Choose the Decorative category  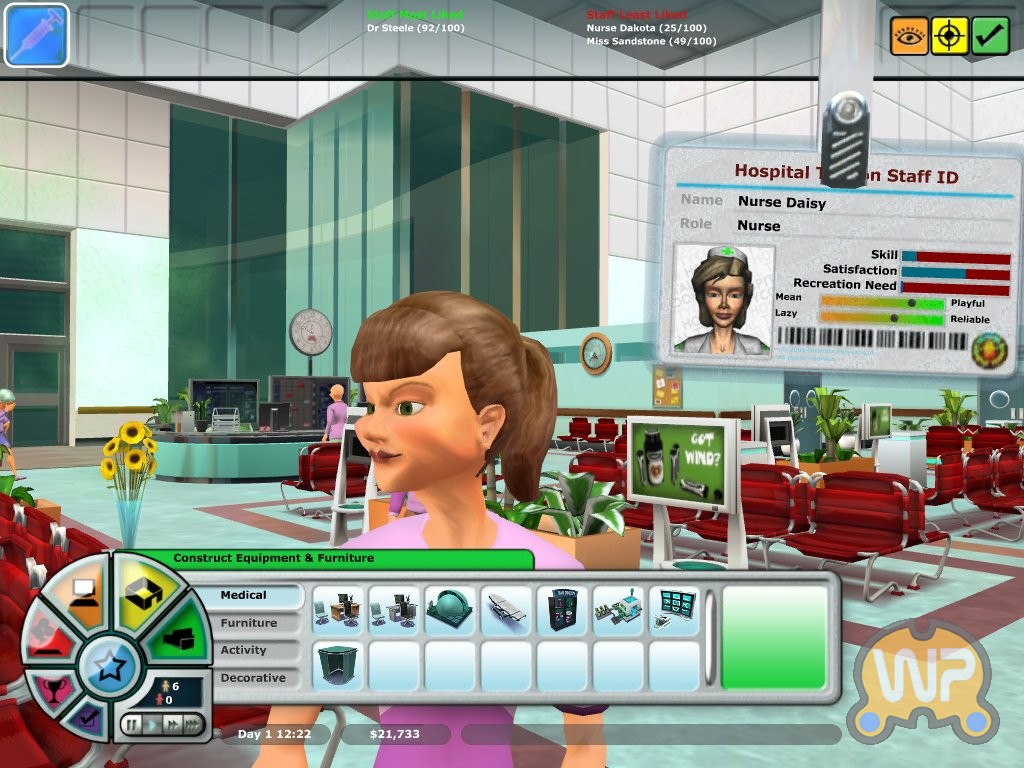(x=253, y=678)
